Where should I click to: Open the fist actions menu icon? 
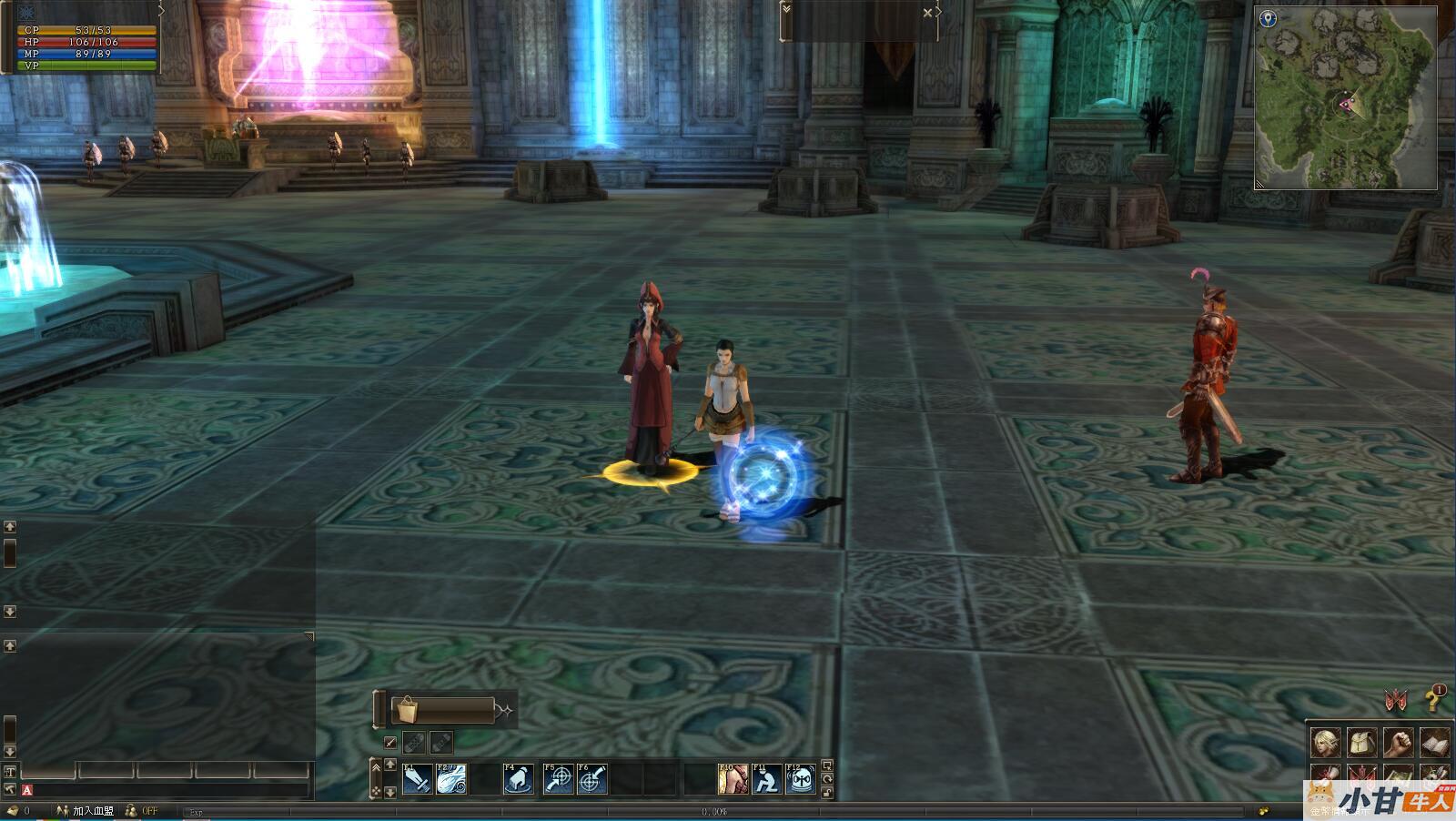[x=1398, y=743]
